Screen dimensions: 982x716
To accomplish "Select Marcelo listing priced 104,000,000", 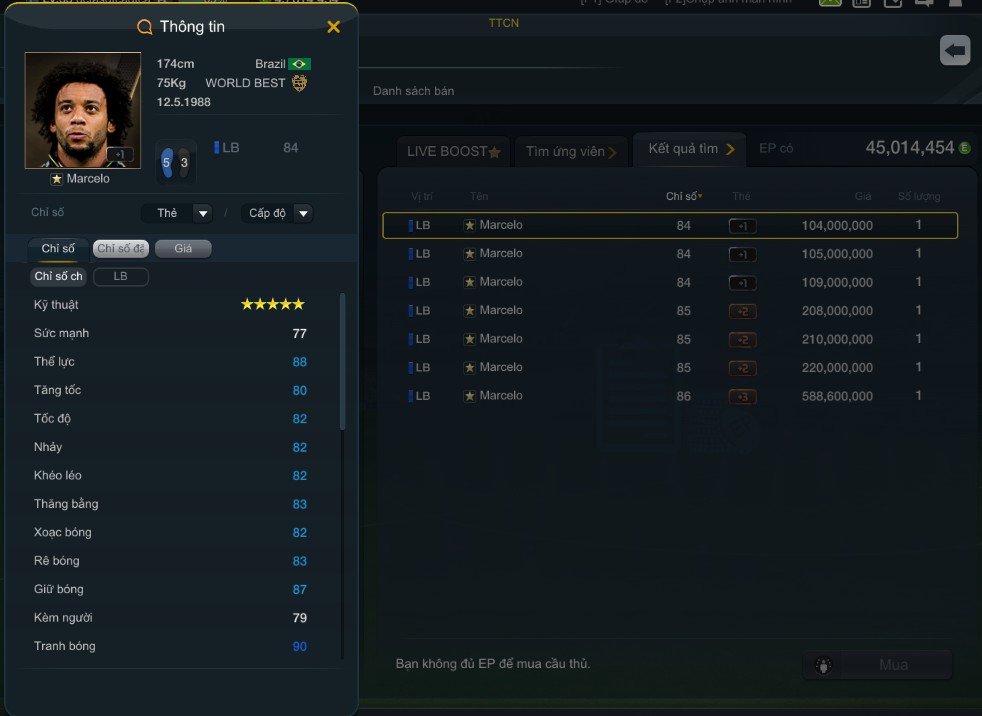I will [x=669, y=225].
